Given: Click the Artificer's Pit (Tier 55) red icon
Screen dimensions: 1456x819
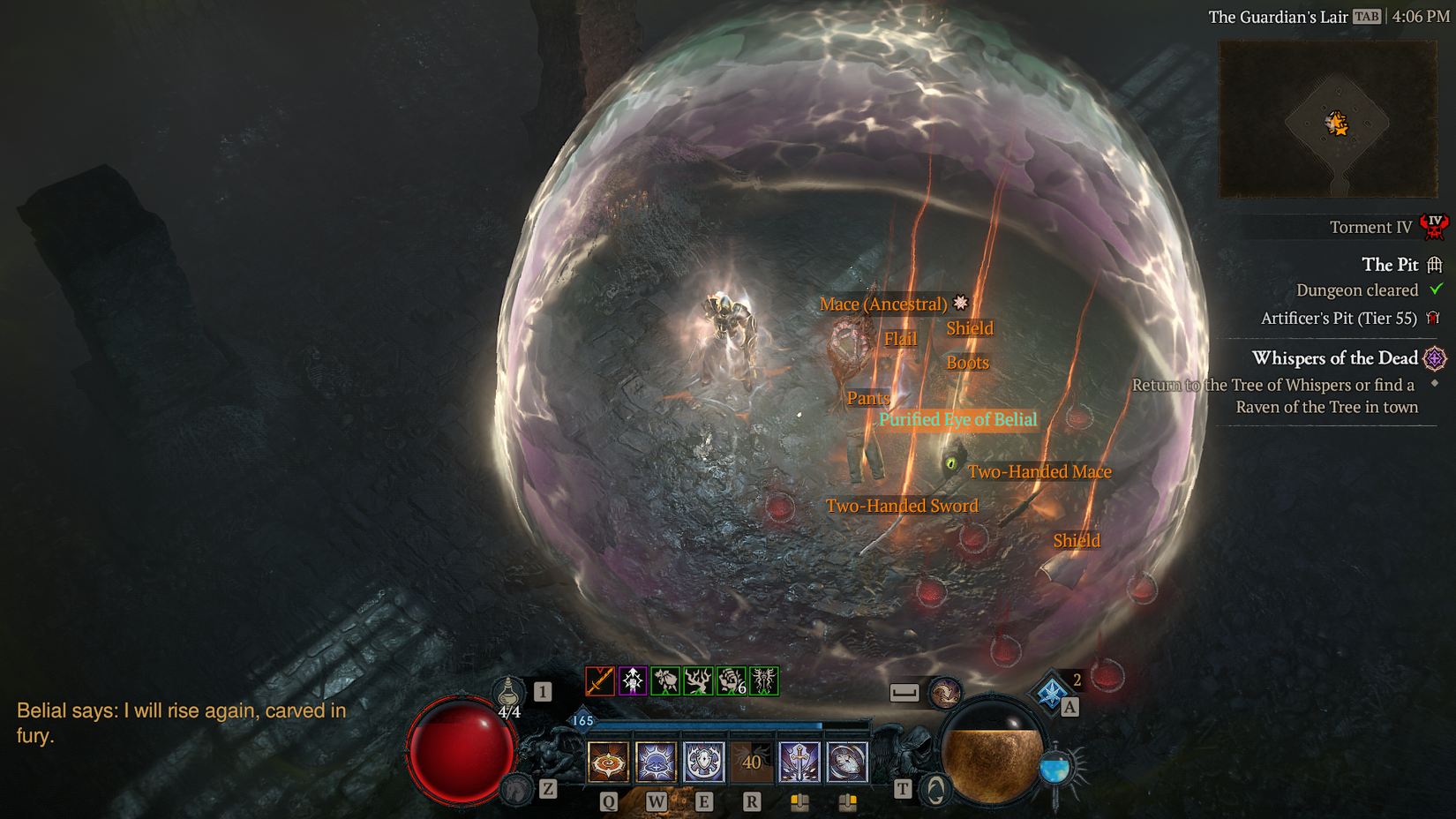Looking at the screenshot, I should tap(1434, 318).
